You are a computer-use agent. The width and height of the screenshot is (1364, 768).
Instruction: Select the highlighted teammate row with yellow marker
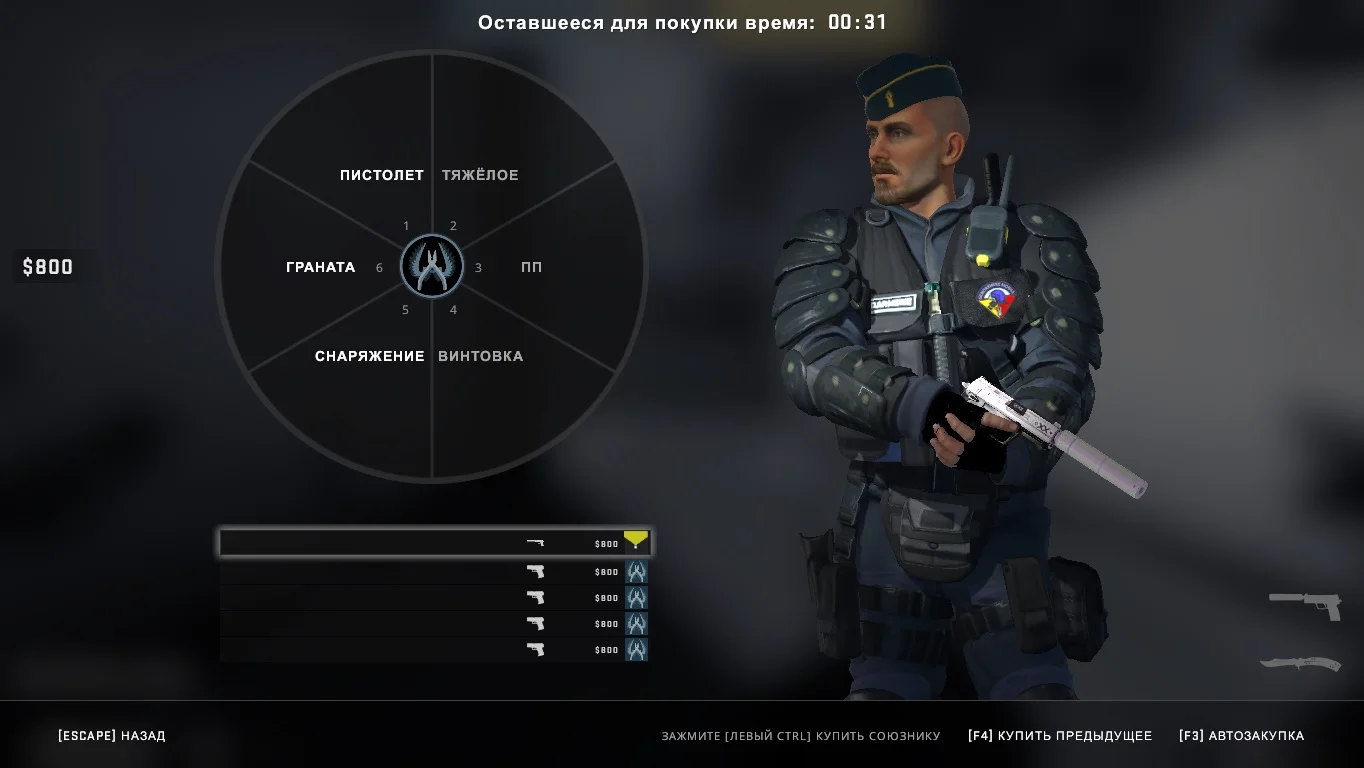tap(435, 543)
